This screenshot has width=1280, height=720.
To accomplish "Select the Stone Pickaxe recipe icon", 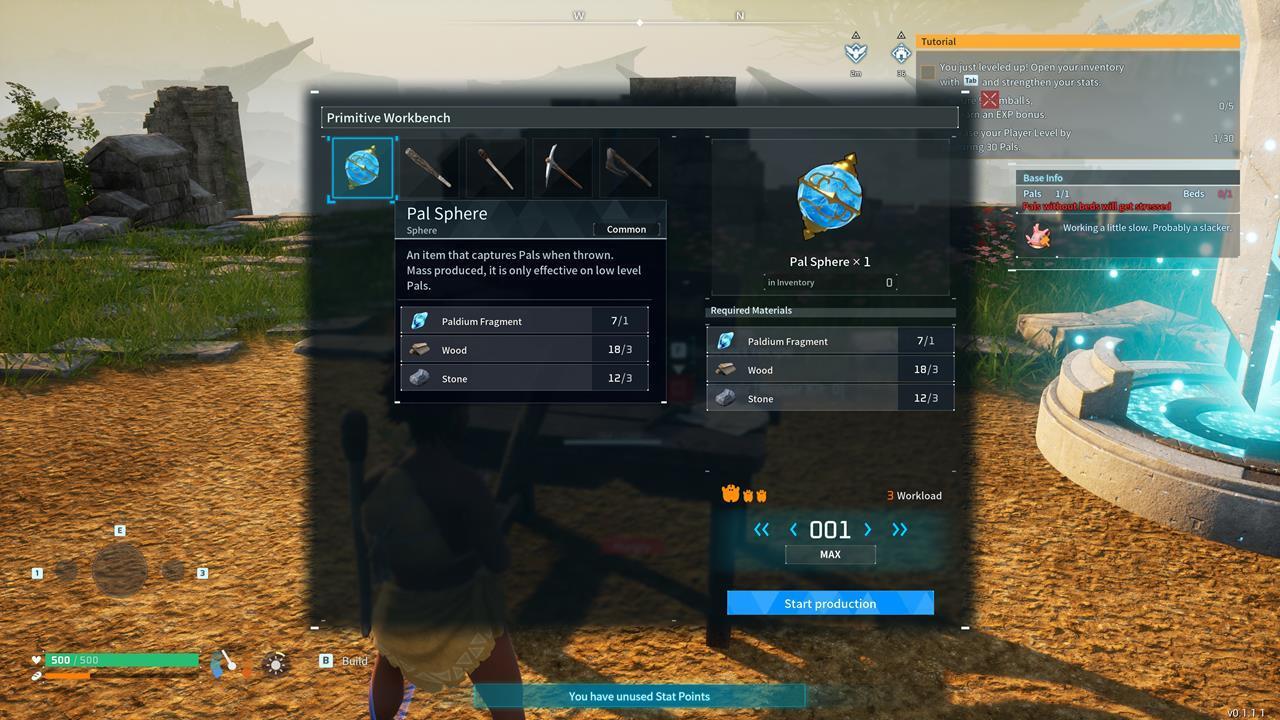I will point(562,167).
